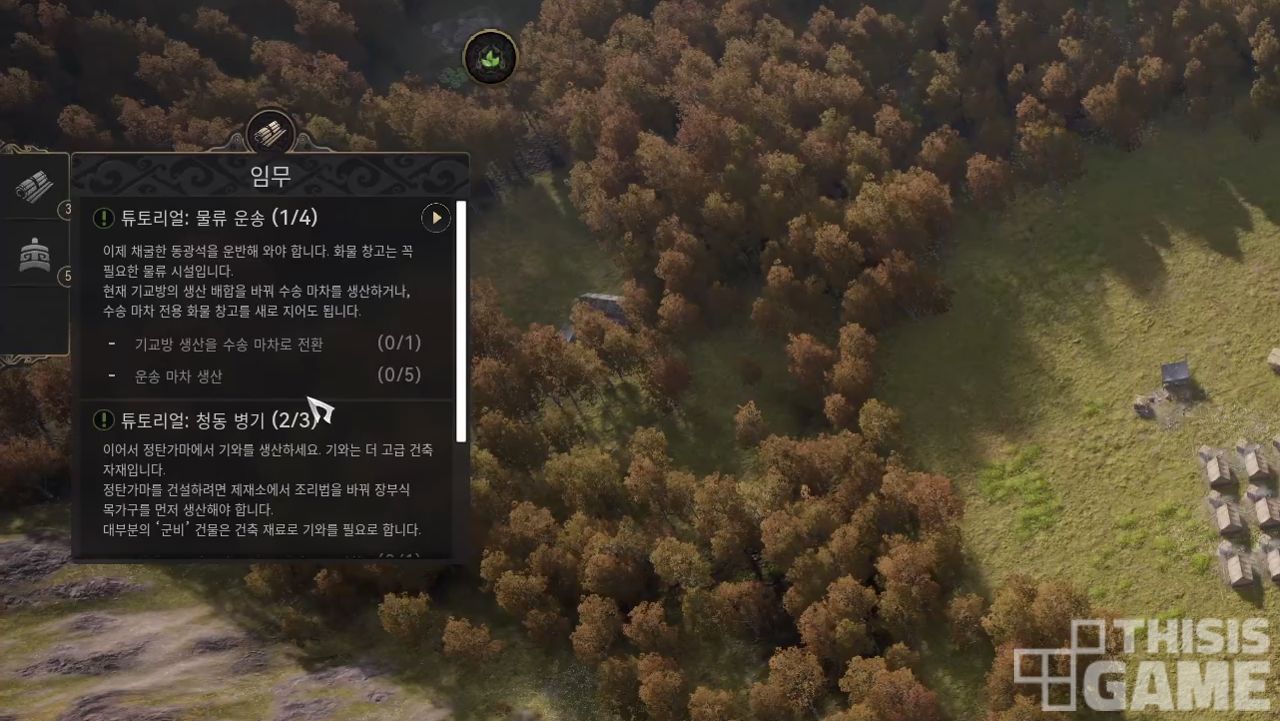Select the 튜토리얼: 물류 운송 mission entry
The height and width of the screenshot is (721, 1280).
[x=218, y=217]
